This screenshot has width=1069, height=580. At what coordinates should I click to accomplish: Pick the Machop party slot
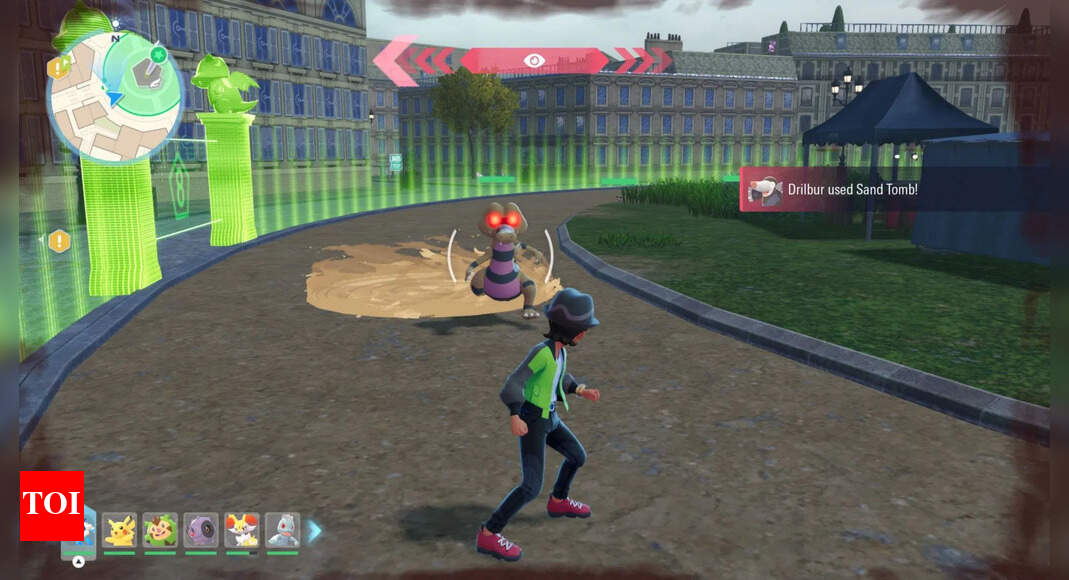coord(283,530)
